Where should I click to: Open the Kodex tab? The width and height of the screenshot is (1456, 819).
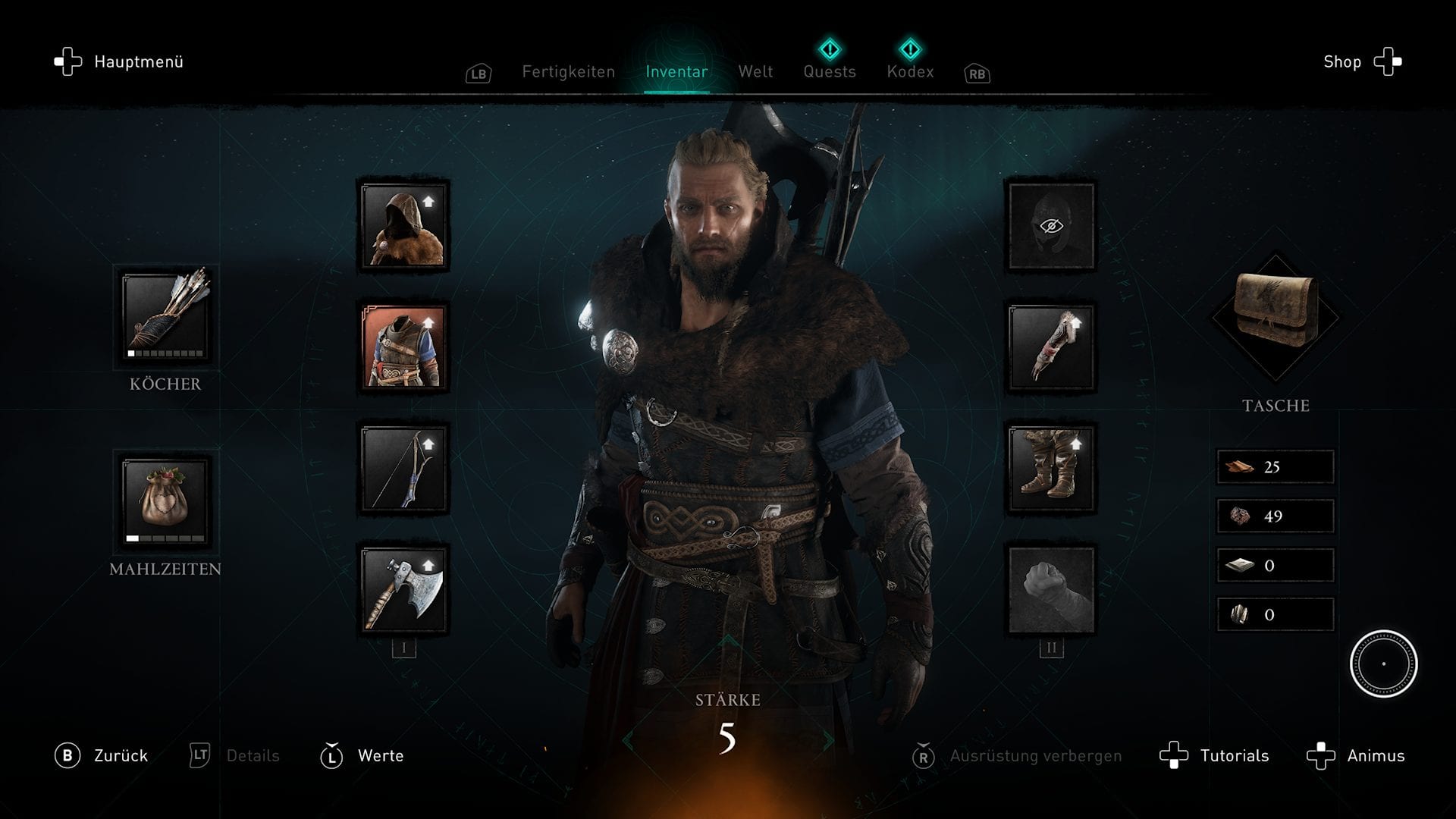910,72
